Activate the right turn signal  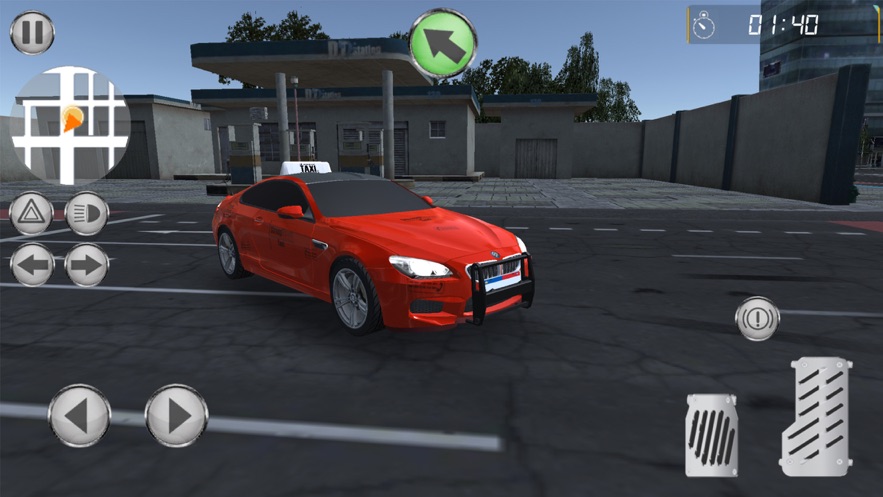click(87, 266)
